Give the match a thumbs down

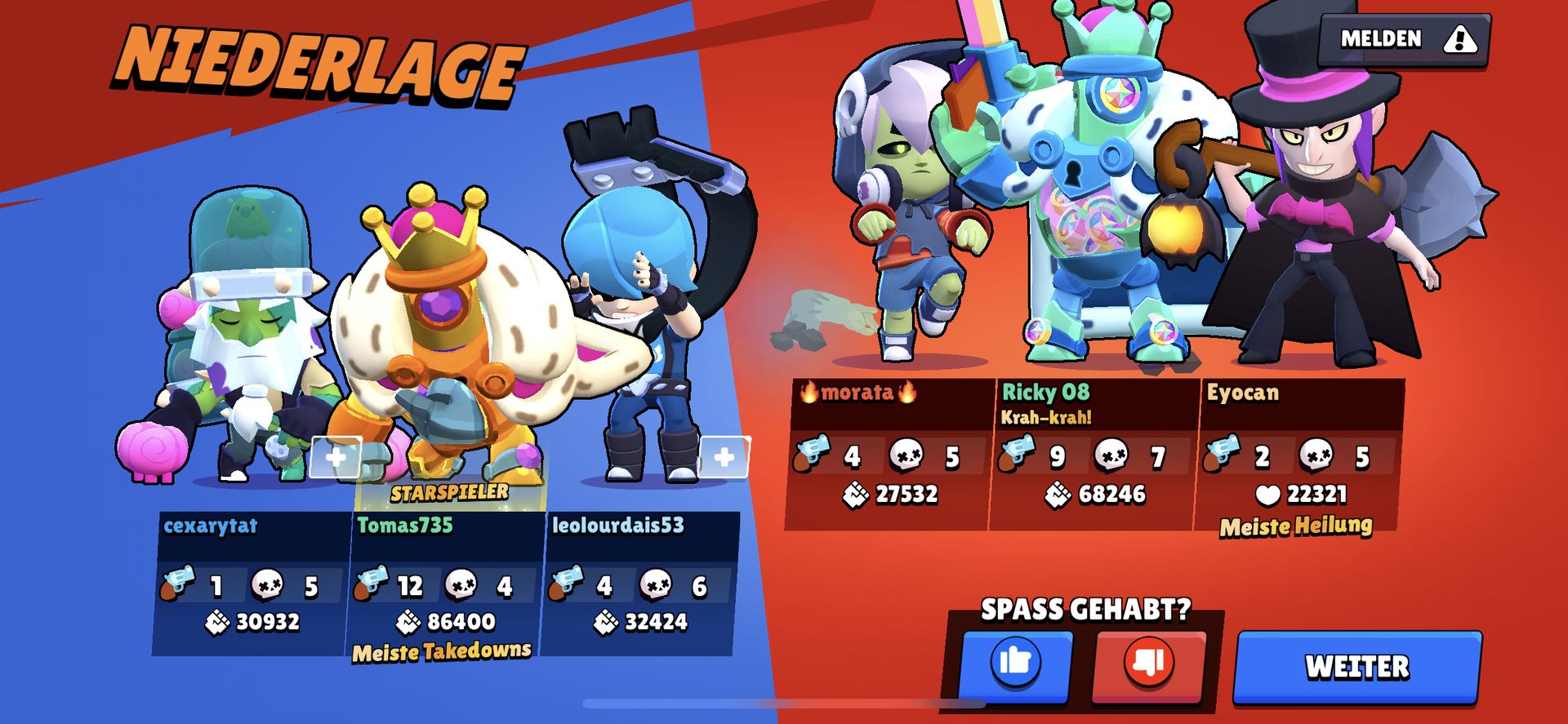tap(1148, 664)
